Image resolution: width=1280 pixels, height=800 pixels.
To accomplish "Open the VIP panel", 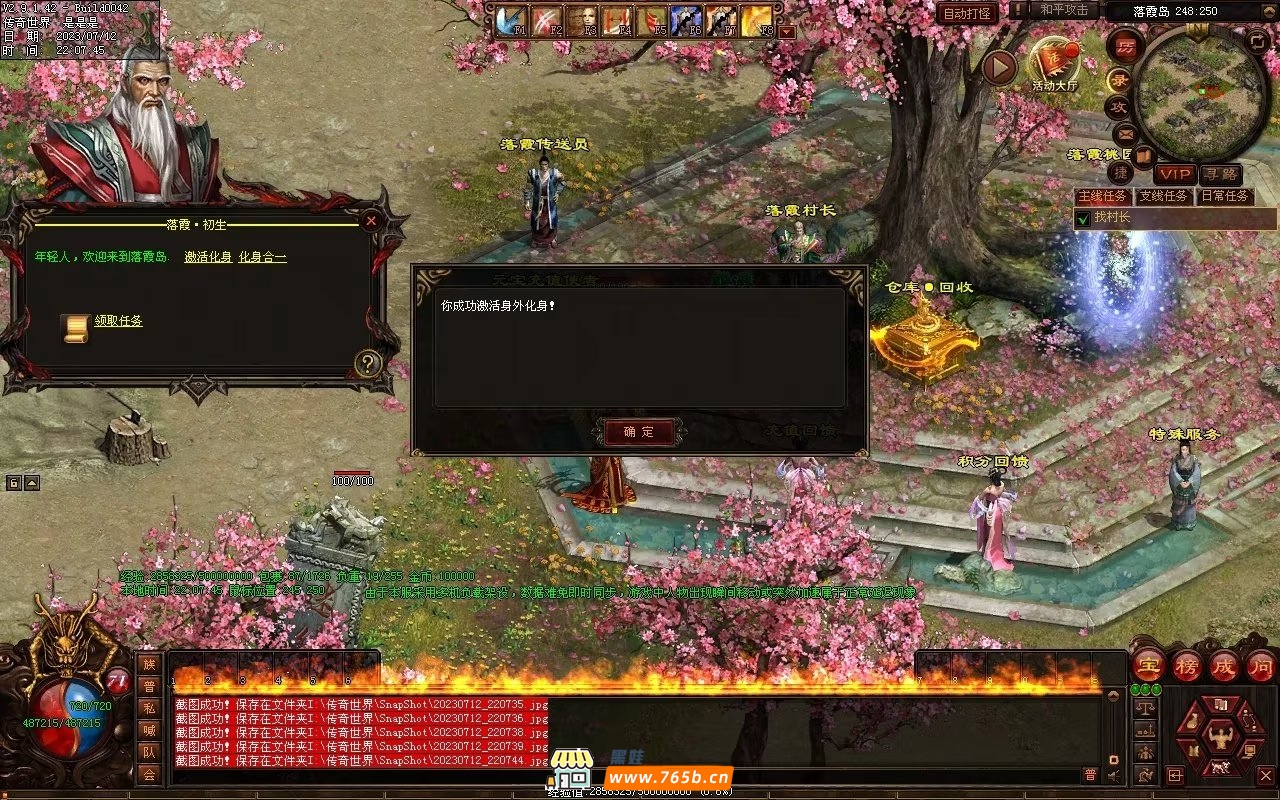I will tap(1174, 174).
